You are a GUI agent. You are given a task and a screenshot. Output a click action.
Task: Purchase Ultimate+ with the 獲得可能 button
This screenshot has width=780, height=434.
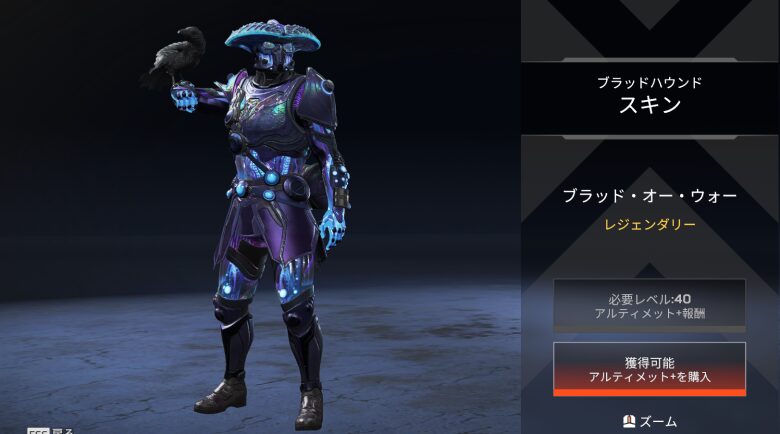click(x=649, y=368)
